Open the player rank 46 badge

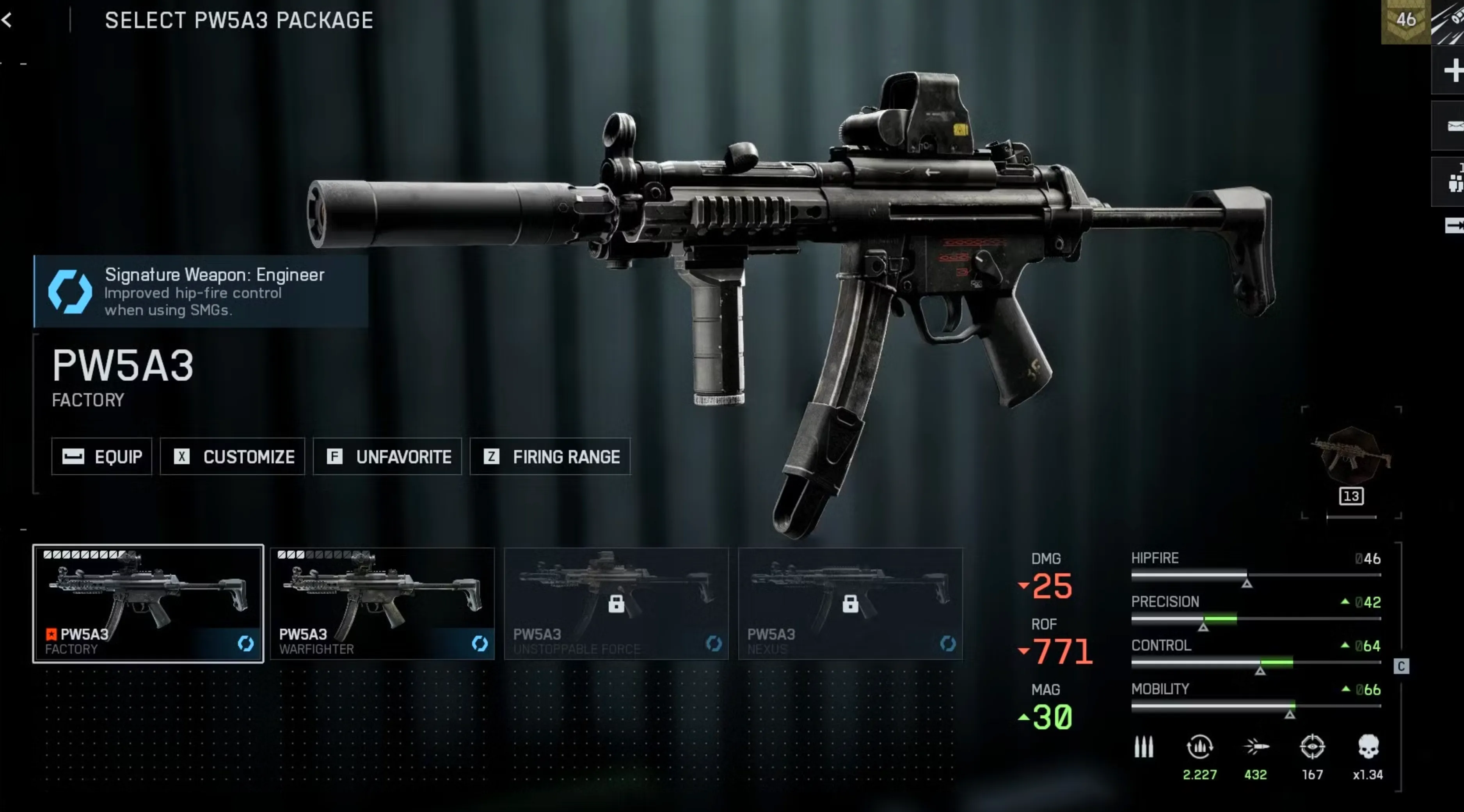click(1405, 20)
